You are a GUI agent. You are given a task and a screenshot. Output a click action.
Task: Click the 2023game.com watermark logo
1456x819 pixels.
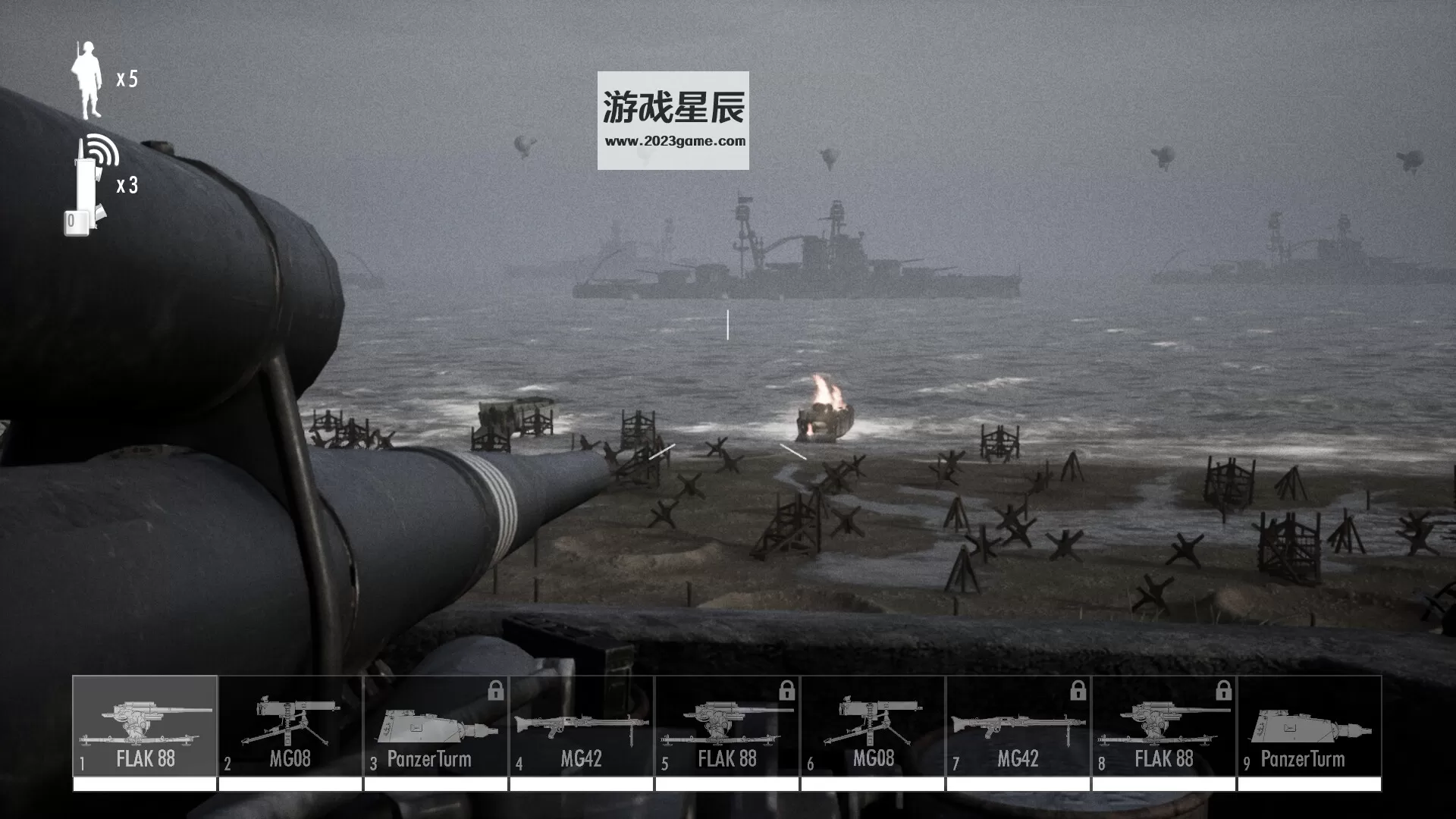point(673,120)
